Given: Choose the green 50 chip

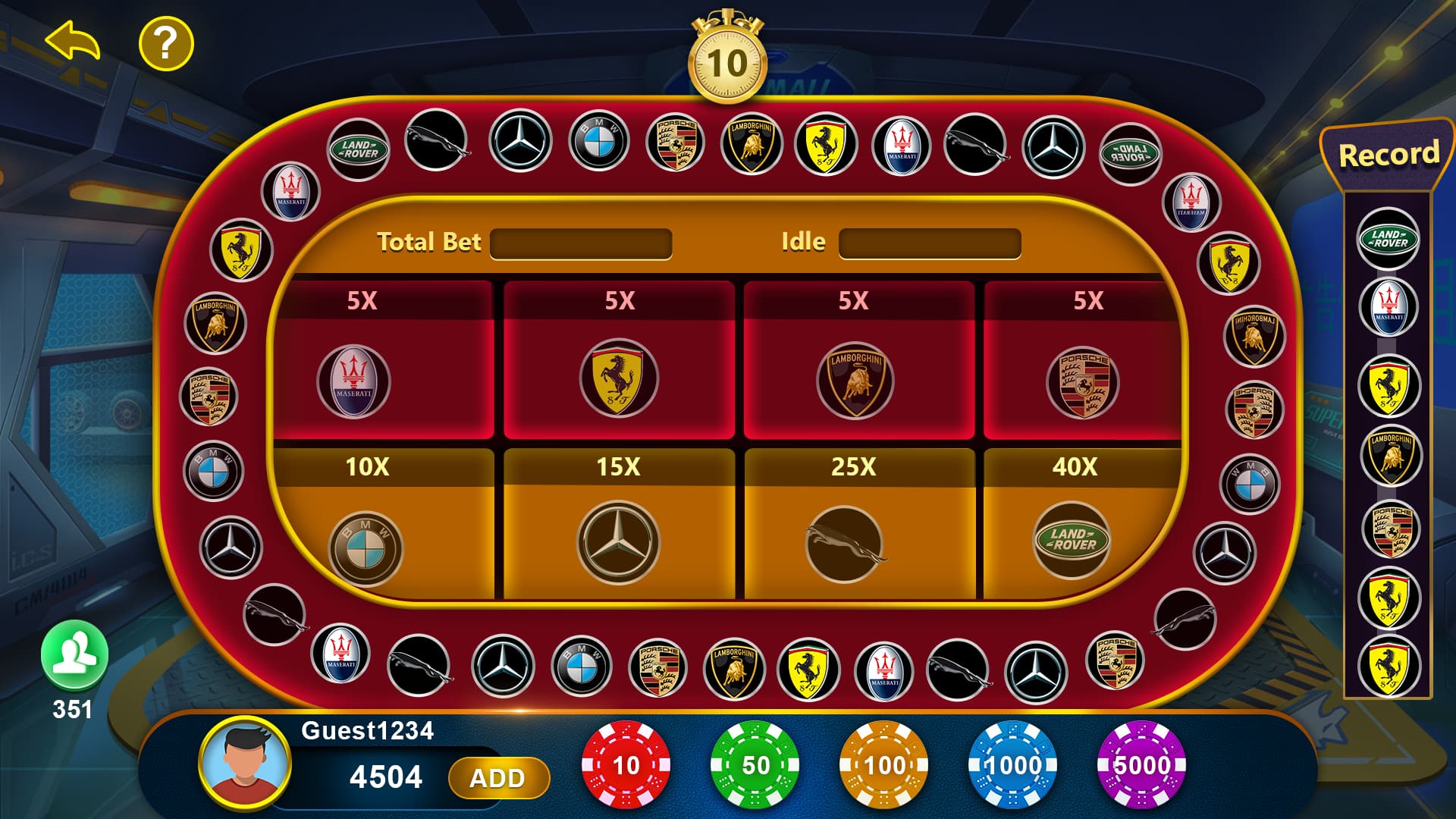Looking at the screenshot, I should [x=755, y=765].
